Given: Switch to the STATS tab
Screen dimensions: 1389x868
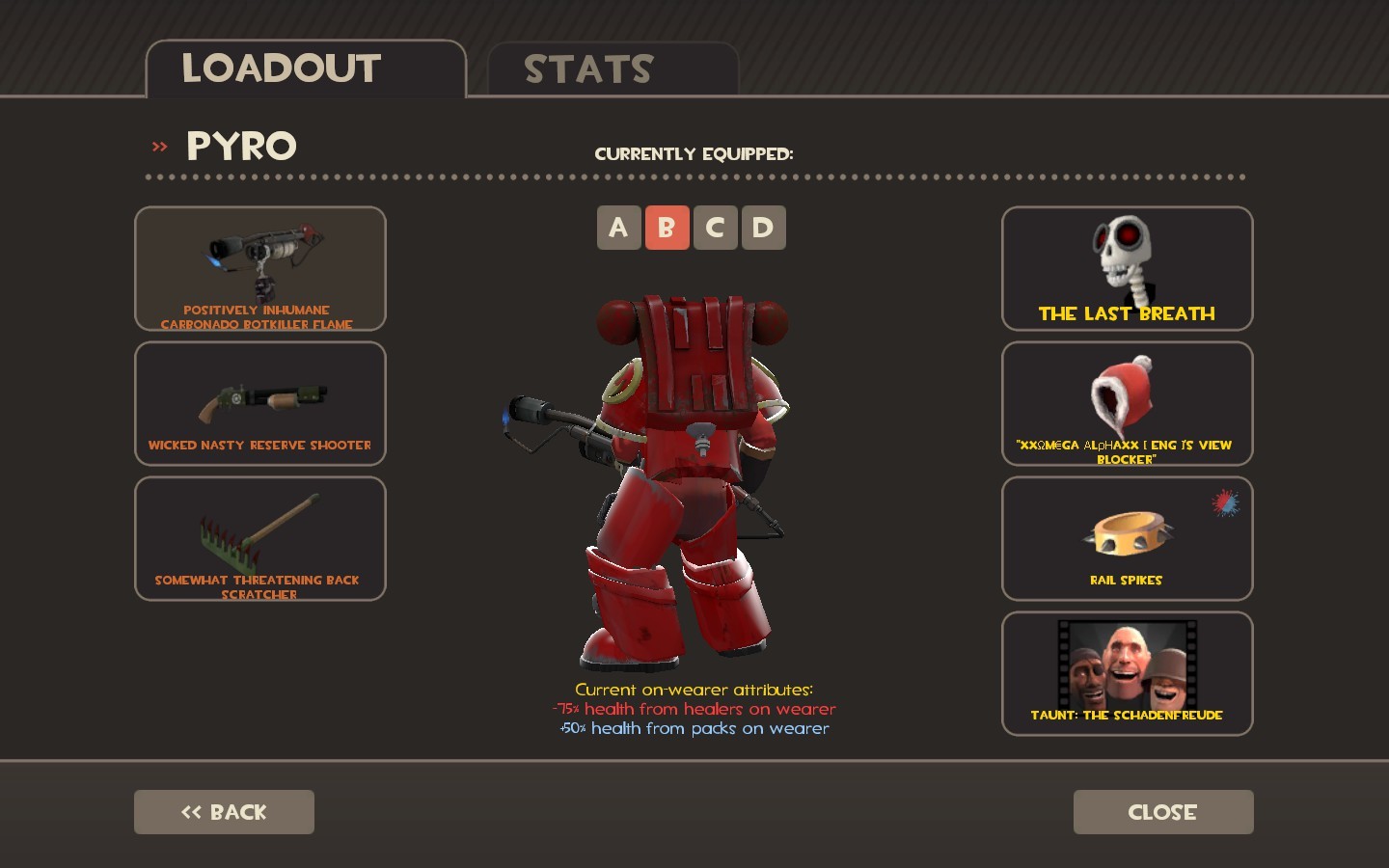Looking at the screenshot, I should click(x=588, y=68).
